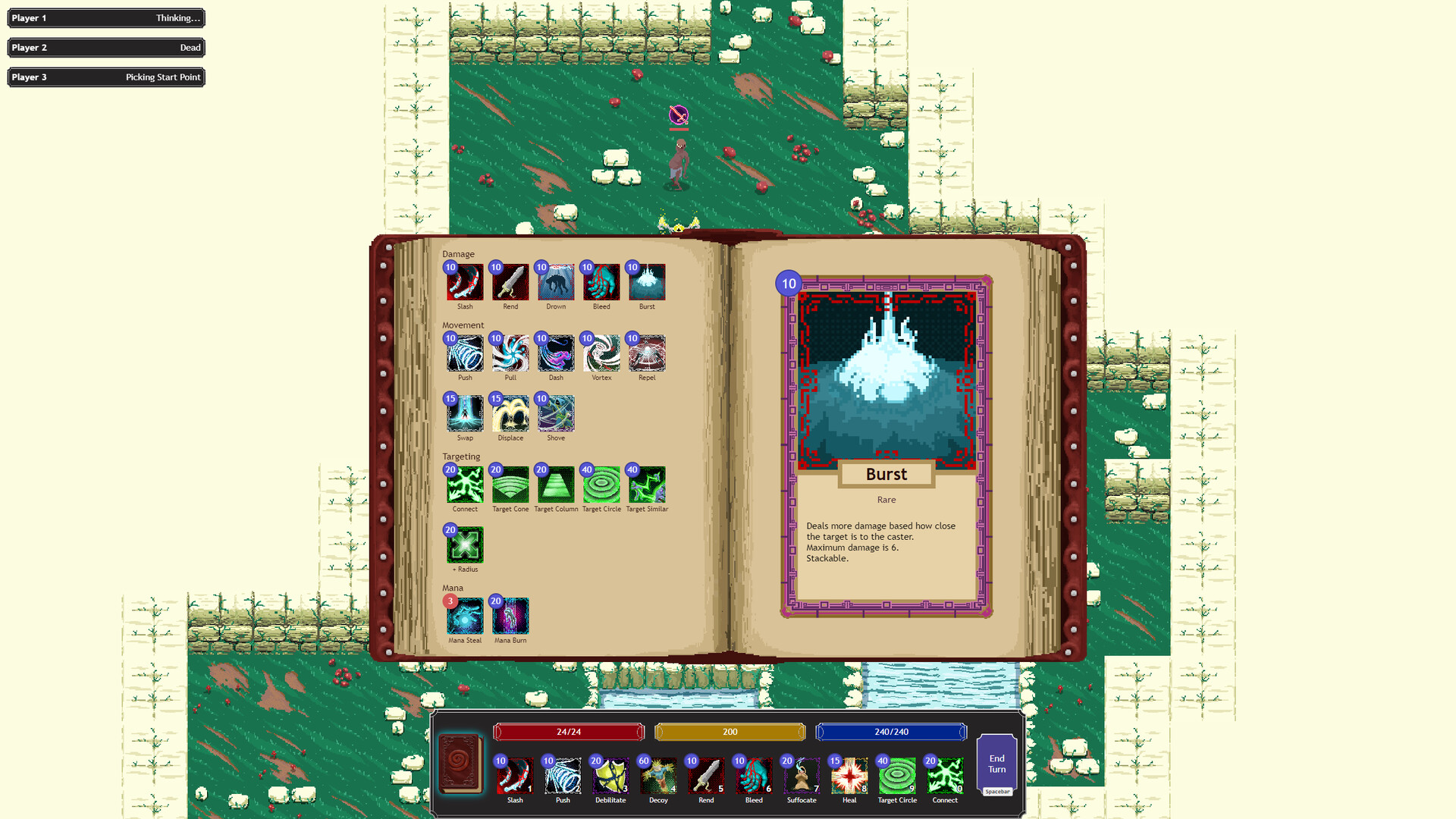This screenshot has width=1456, height=819.
Task: Click the blue 240/240 mana bar
Action: pos(891,732)
